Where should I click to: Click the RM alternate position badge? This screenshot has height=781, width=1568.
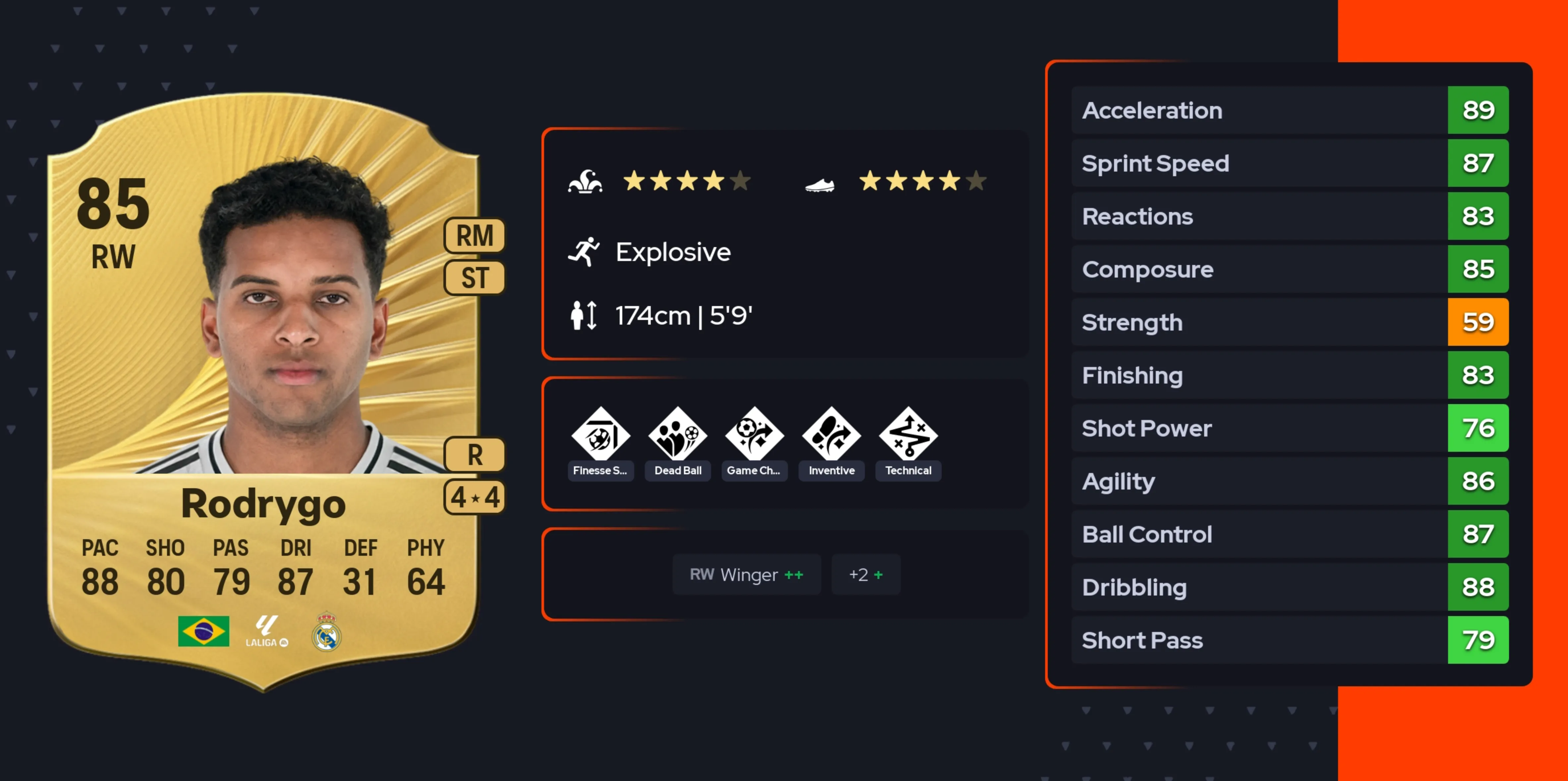pos(474,235)
